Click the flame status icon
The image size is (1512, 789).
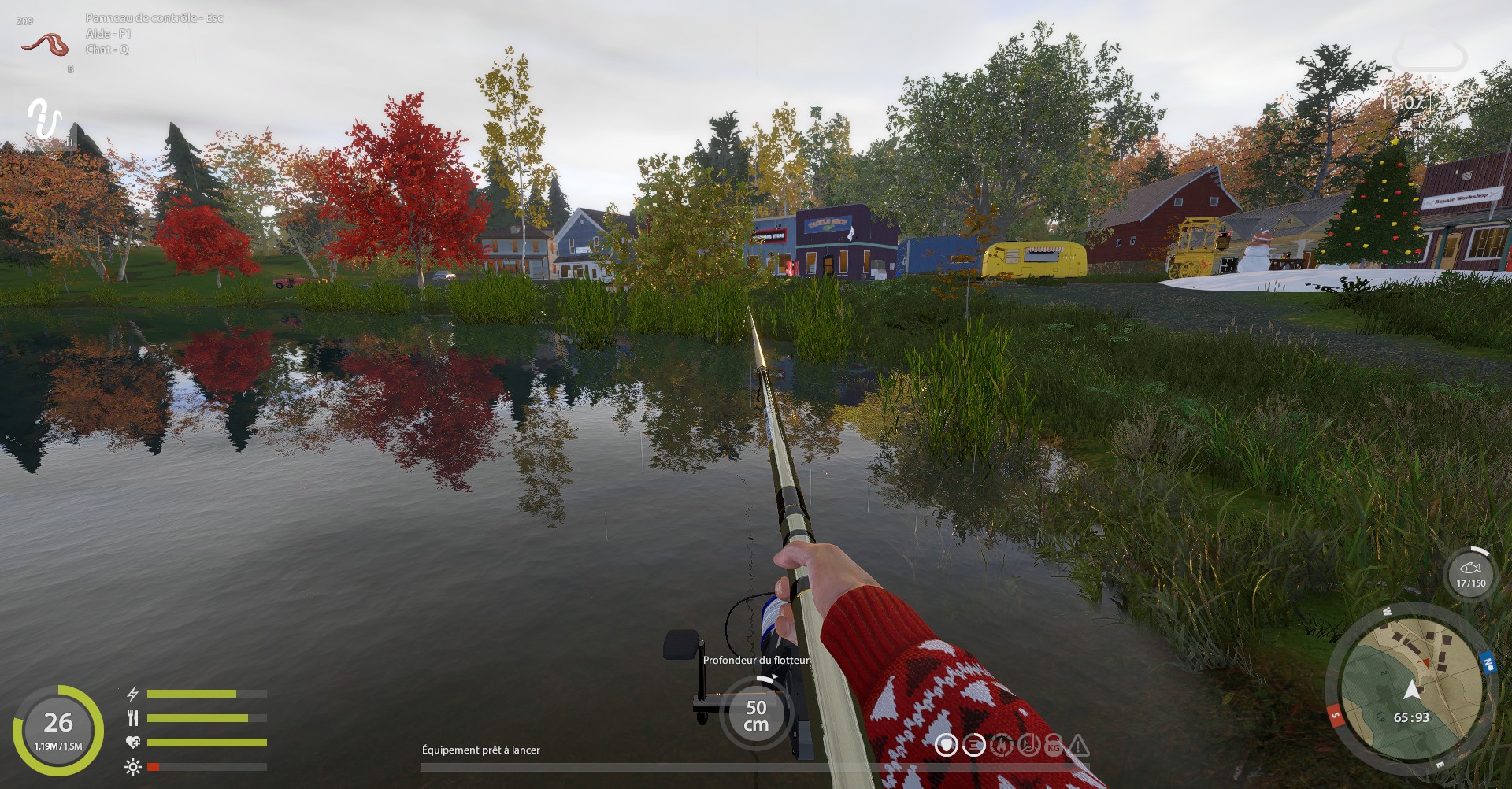1001,745
